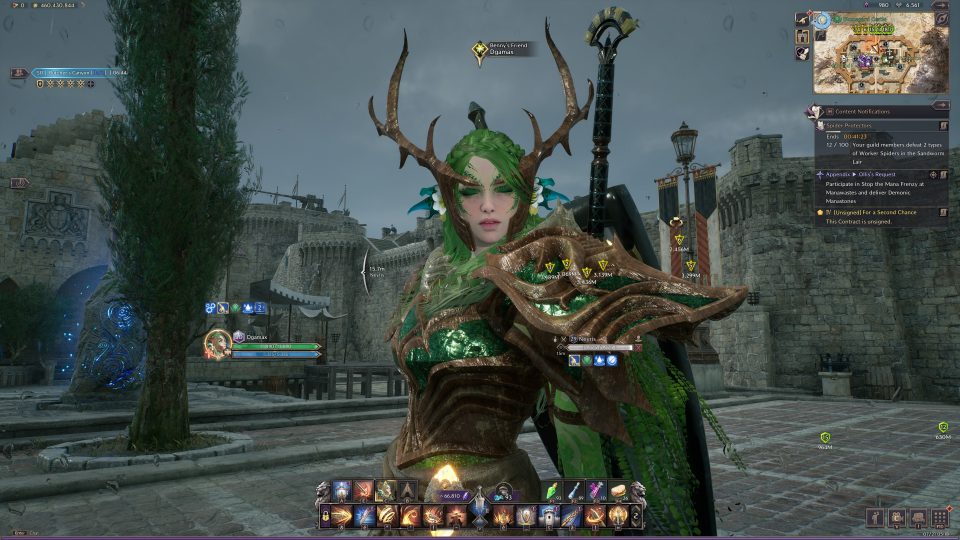
Task: Expand the party panel arrow tab
Action: (x=19, y=183)
